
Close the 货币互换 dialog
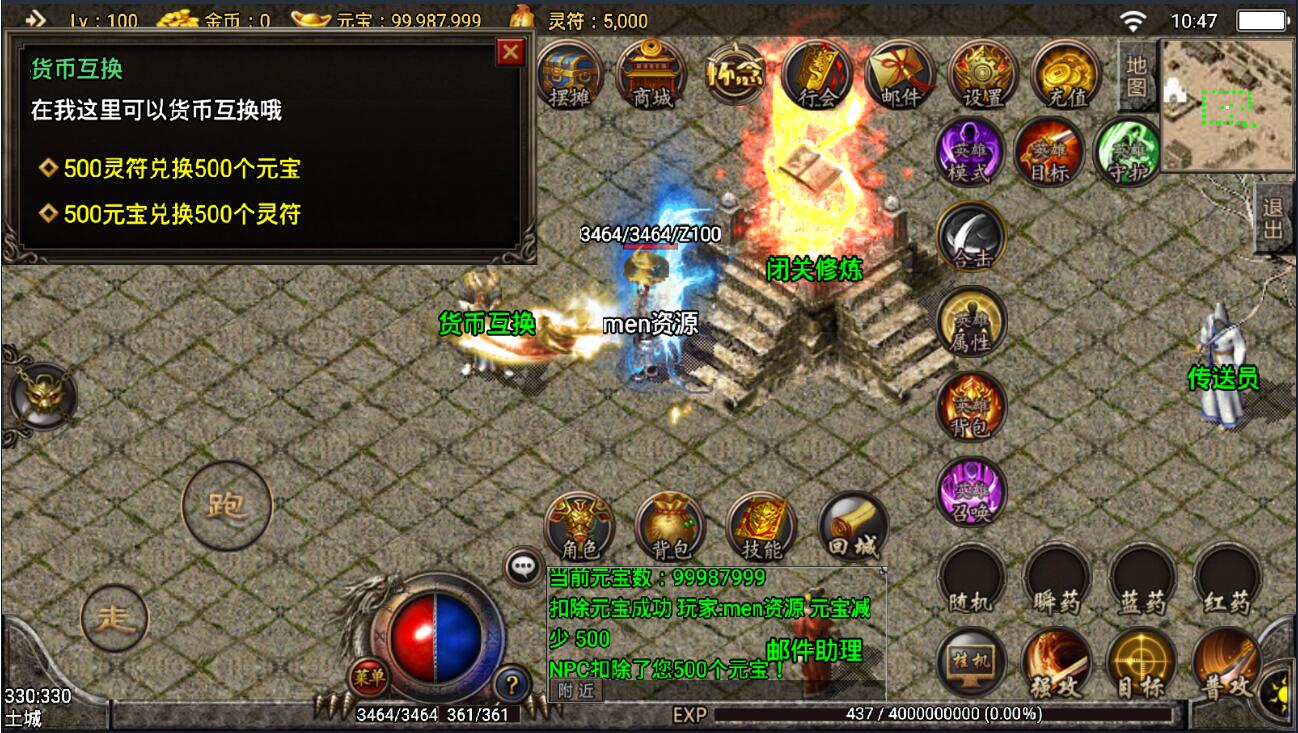coord(510,52)
